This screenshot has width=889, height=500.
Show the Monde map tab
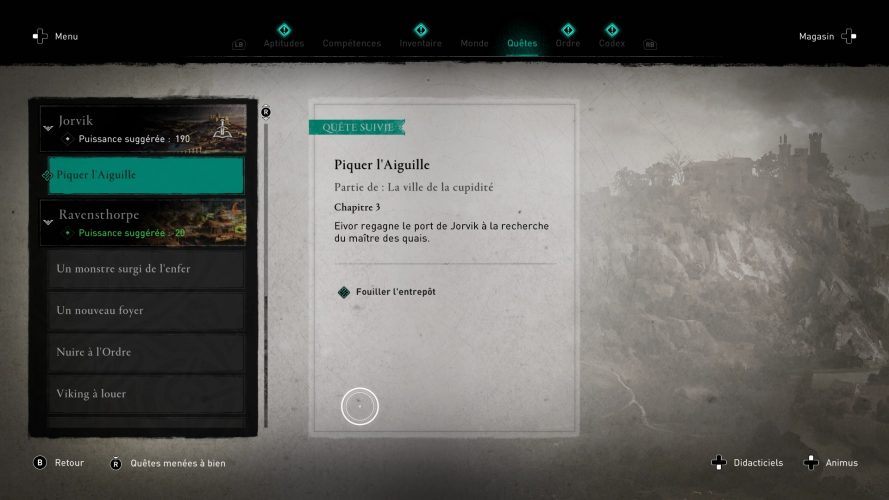click(474, 43)
